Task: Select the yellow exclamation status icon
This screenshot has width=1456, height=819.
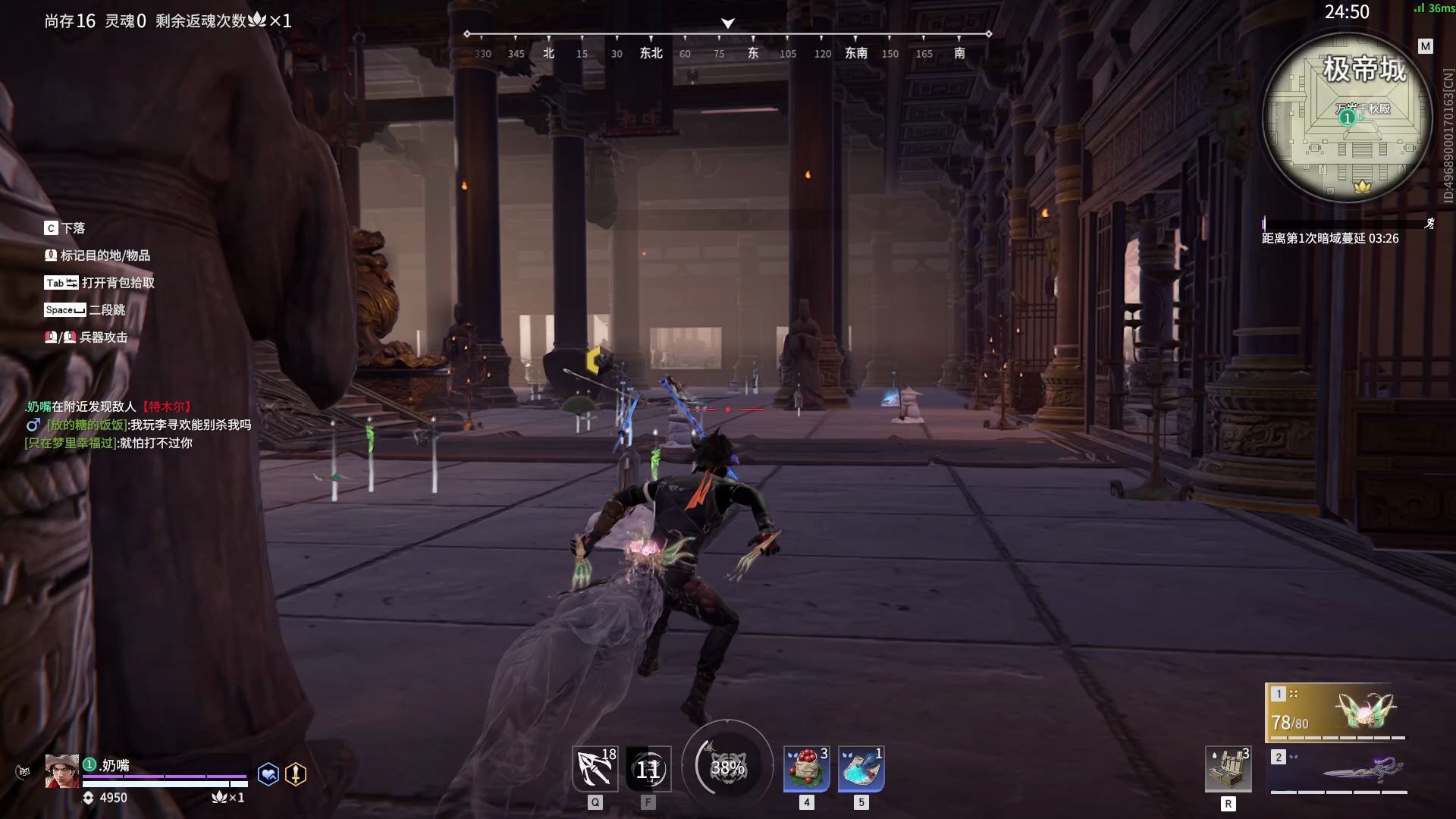Action: point(296,773)
